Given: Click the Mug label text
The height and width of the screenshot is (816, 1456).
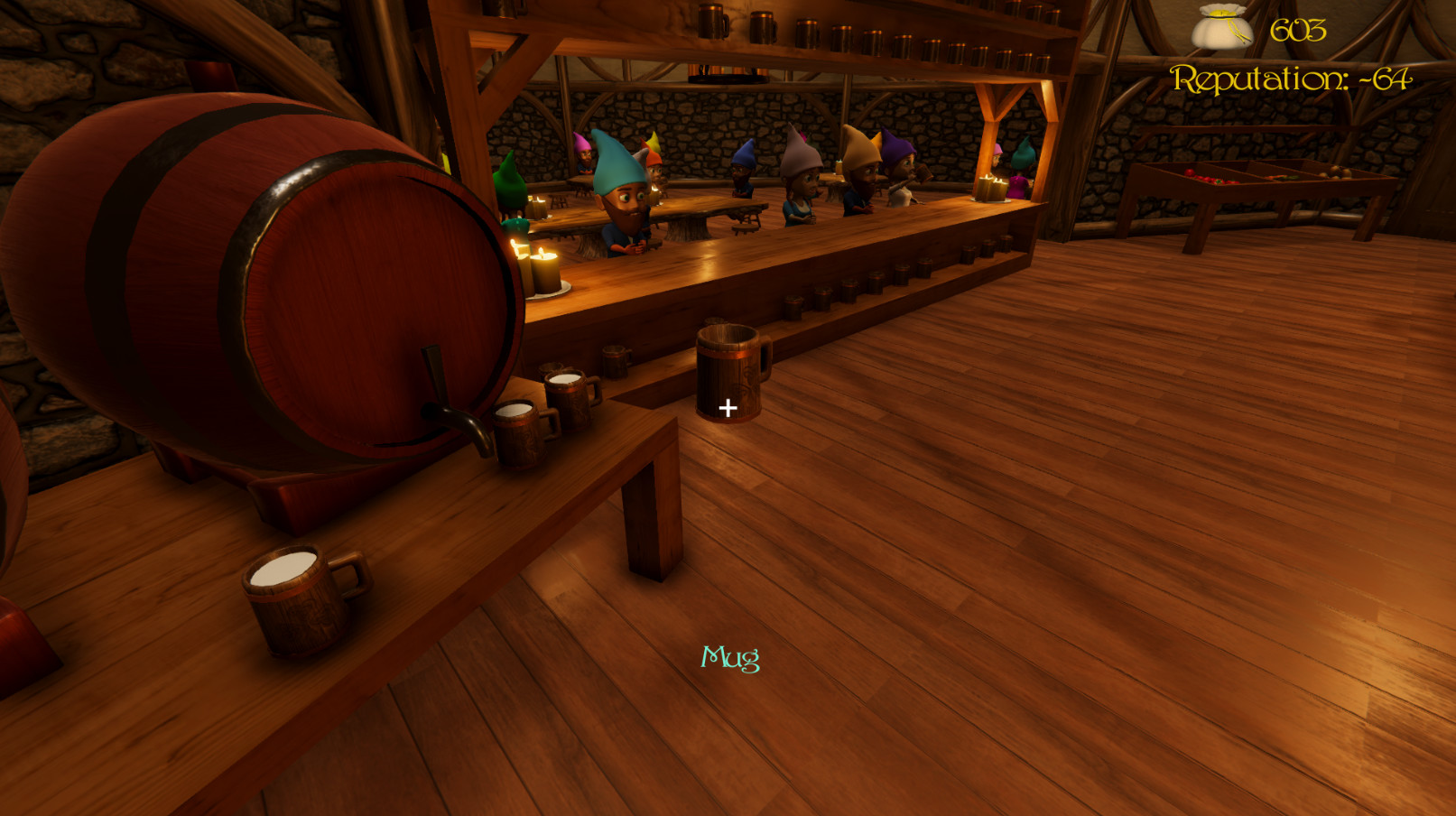Looking at the screenshot, I should [729, 659].
